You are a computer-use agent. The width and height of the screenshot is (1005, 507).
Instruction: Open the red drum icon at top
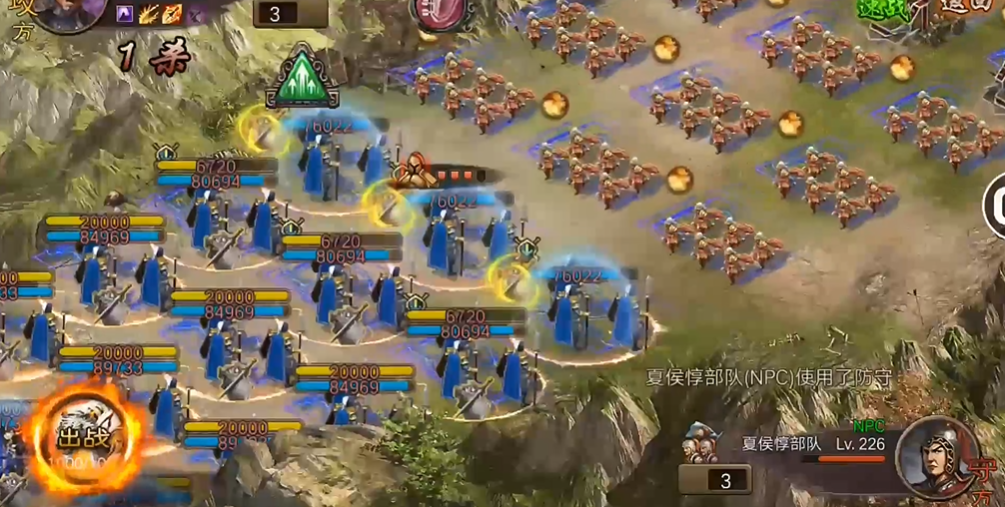441,12
